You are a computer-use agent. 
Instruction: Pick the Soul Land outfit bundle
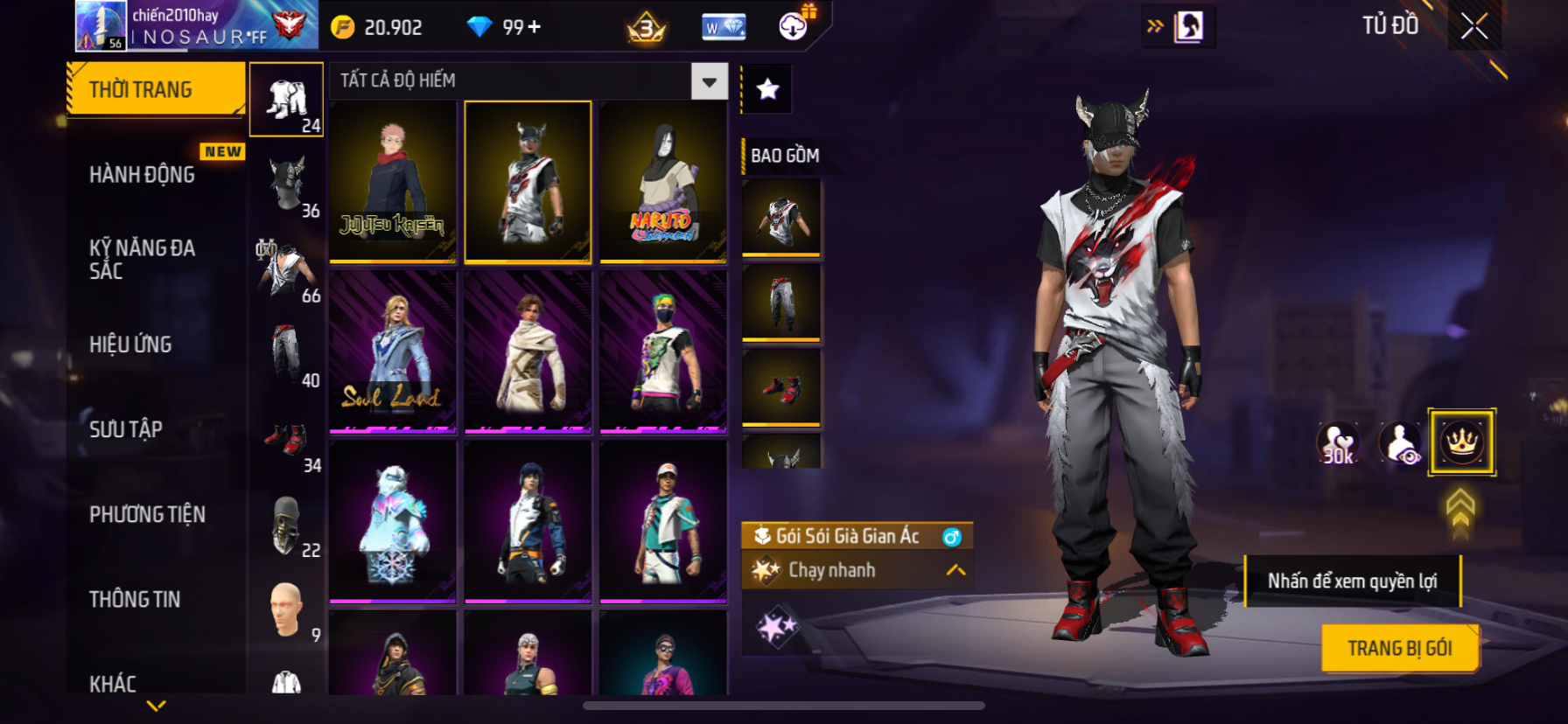(393, 352)
